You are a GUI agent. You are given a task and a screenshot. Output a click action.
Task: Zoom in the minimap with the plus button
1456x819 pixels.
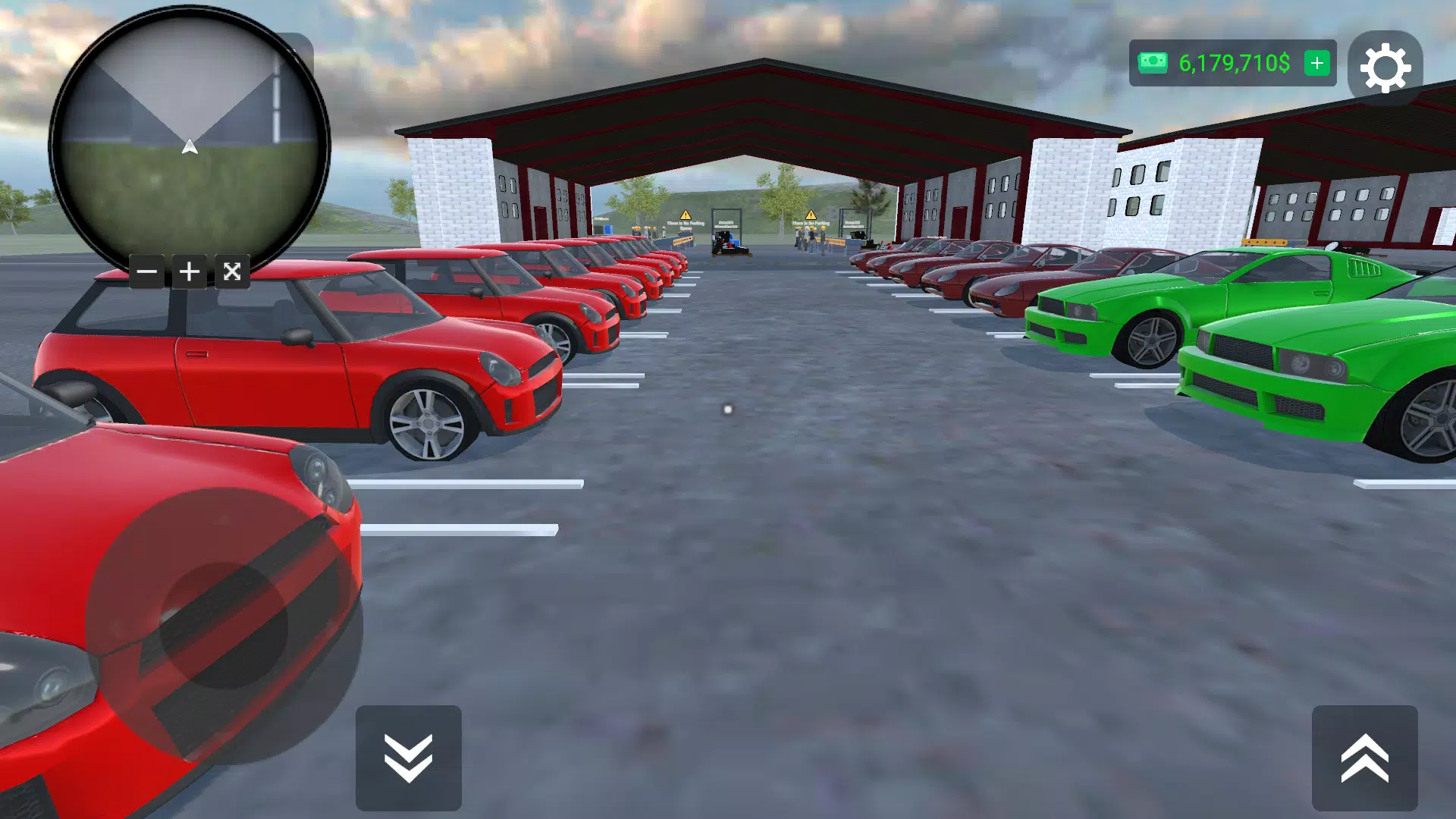tap(190, 271)
